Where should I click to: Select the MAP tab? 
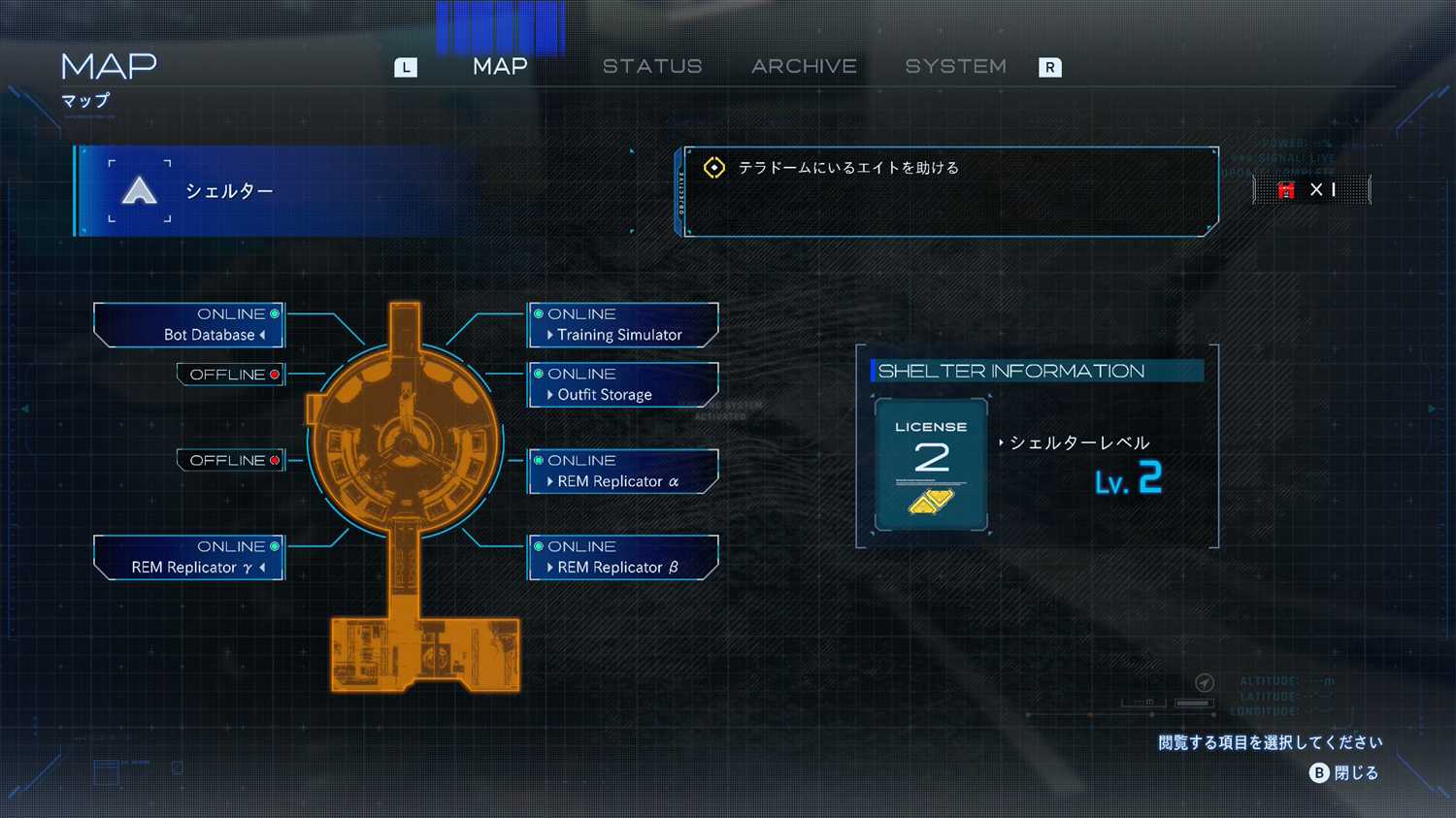pyautogui.click(x=500, y=67)
